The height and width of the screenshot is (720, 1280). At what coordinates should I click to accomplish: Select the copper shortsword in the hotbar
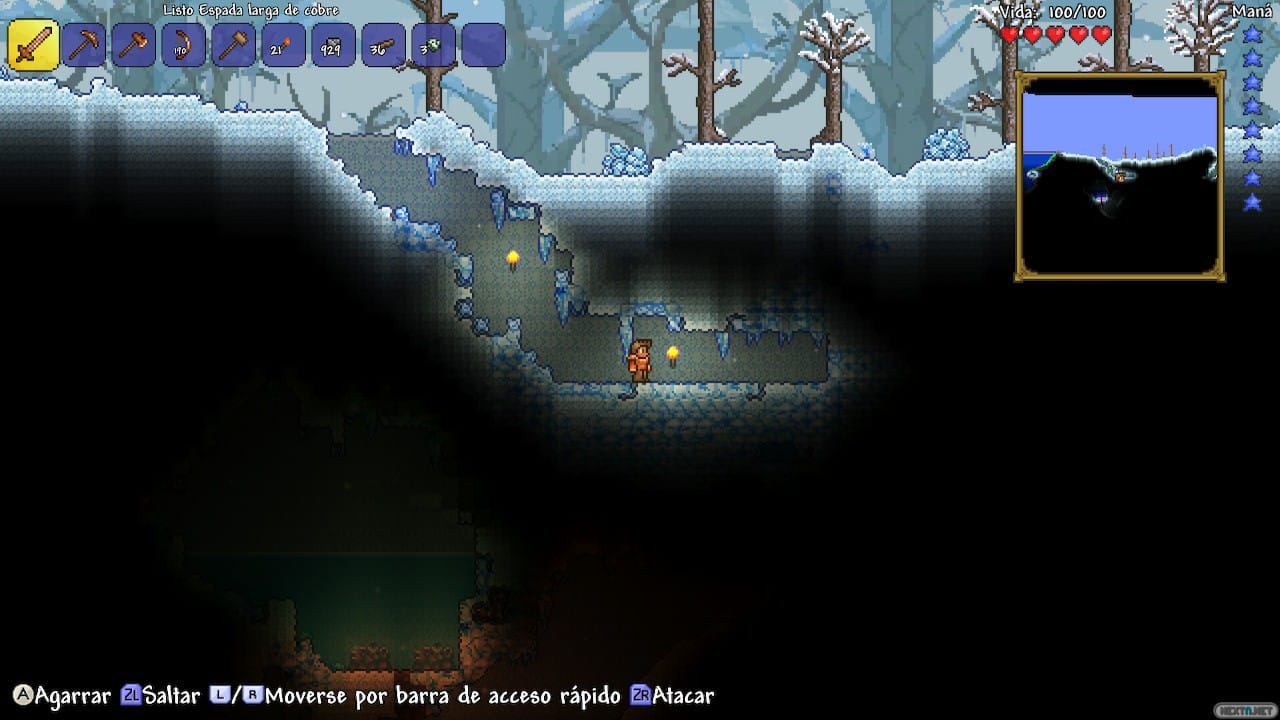pyautogui.click(x=33, y=44)
